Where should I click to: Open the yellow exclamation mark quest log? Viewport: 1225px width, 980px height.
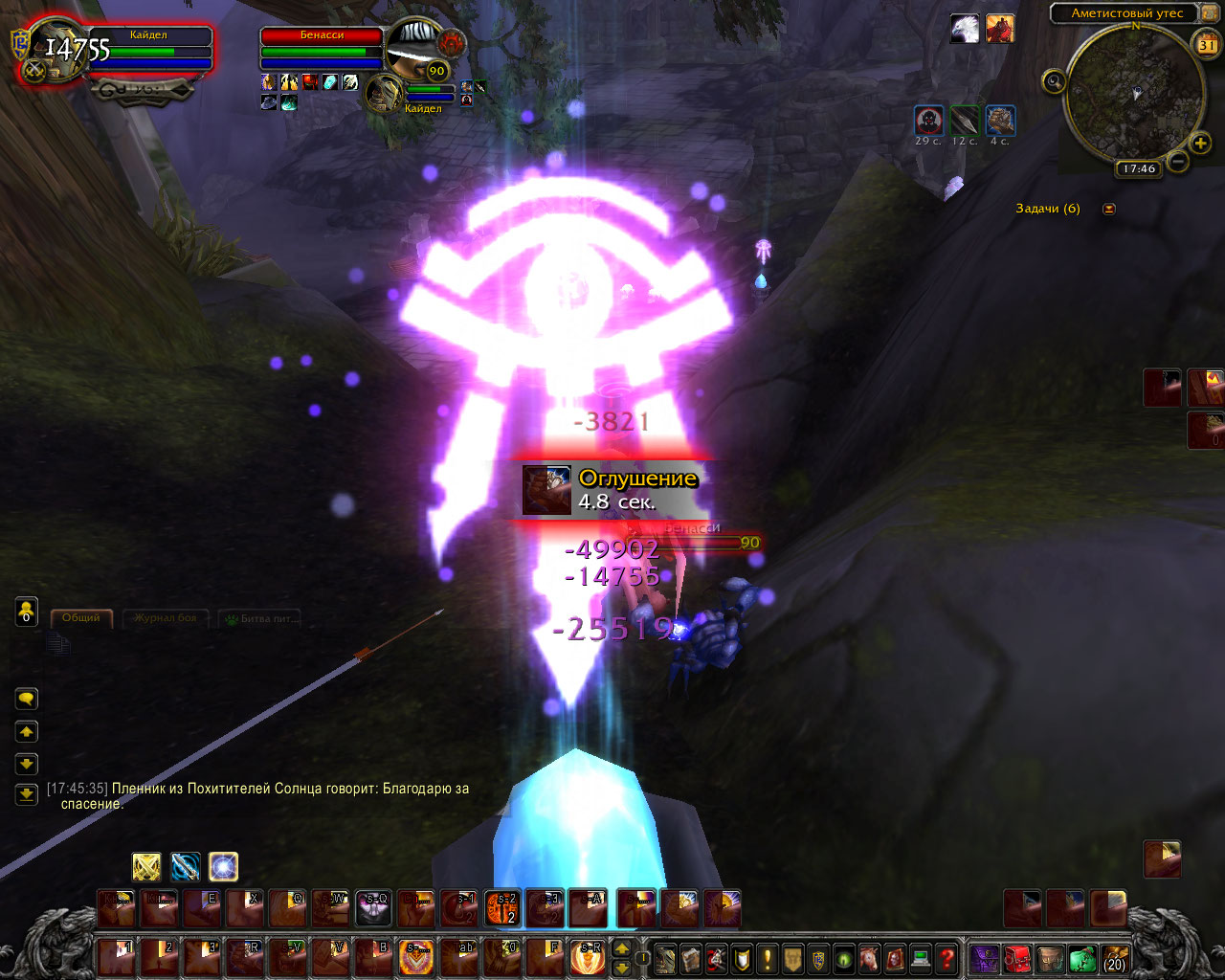click(768, 957)
